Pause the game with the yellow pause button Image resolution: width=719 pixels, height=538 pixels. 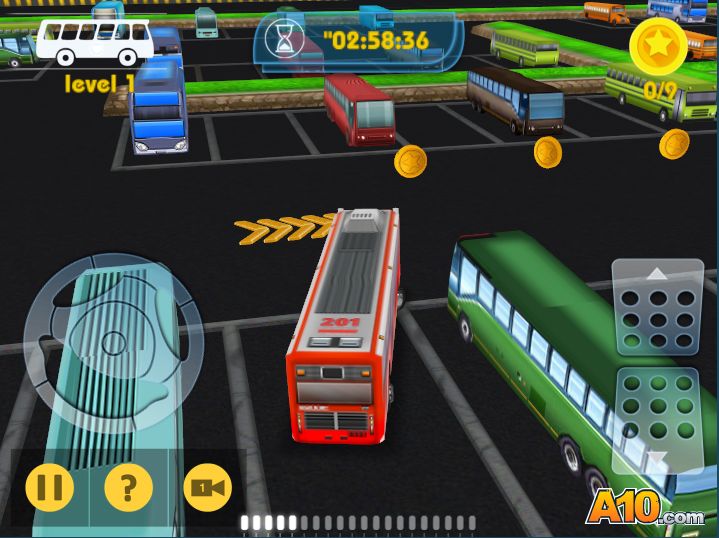click(x=49, y=488)
